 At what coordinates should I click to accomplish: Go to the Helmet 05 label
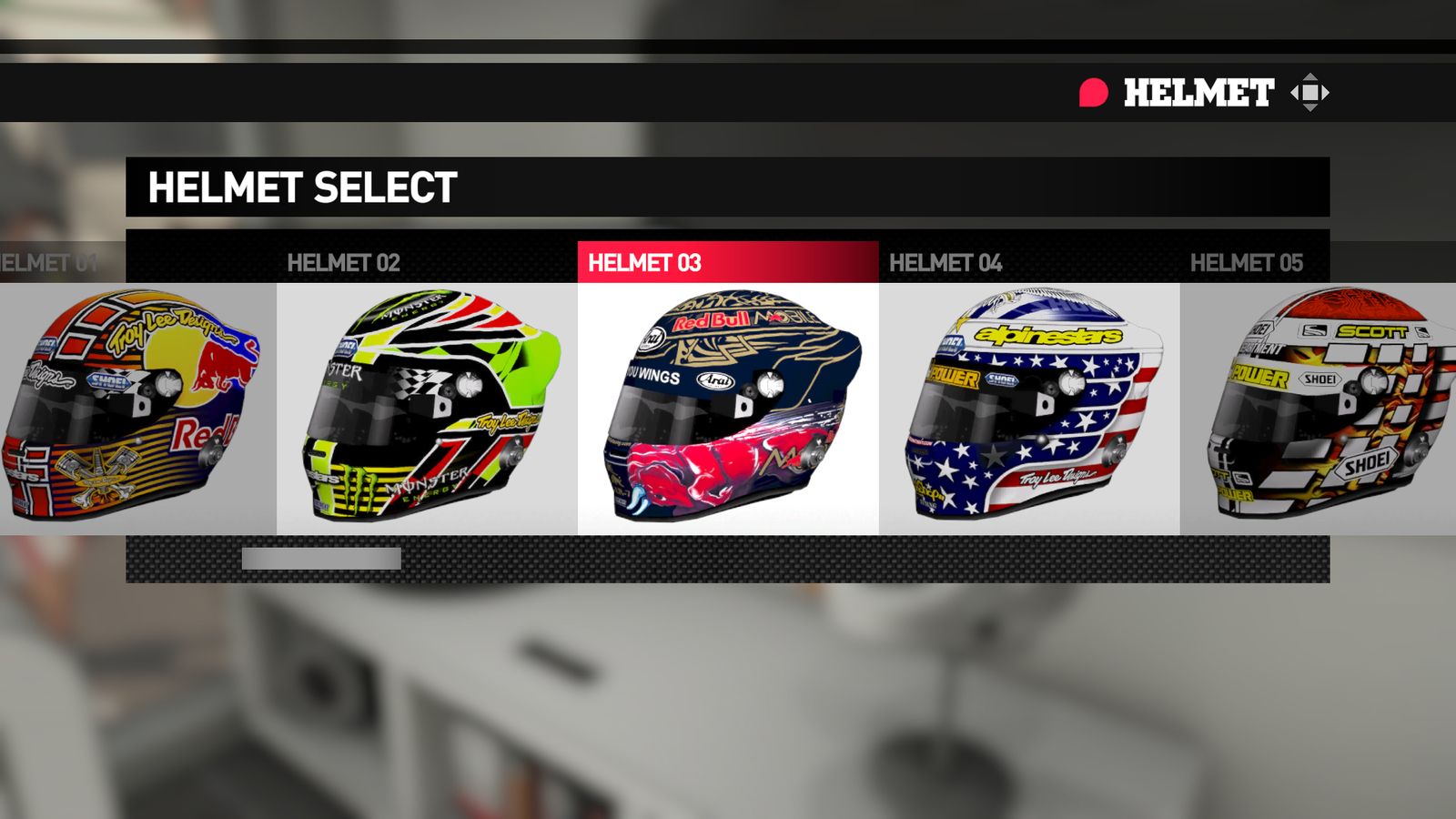pos(1247,263)
